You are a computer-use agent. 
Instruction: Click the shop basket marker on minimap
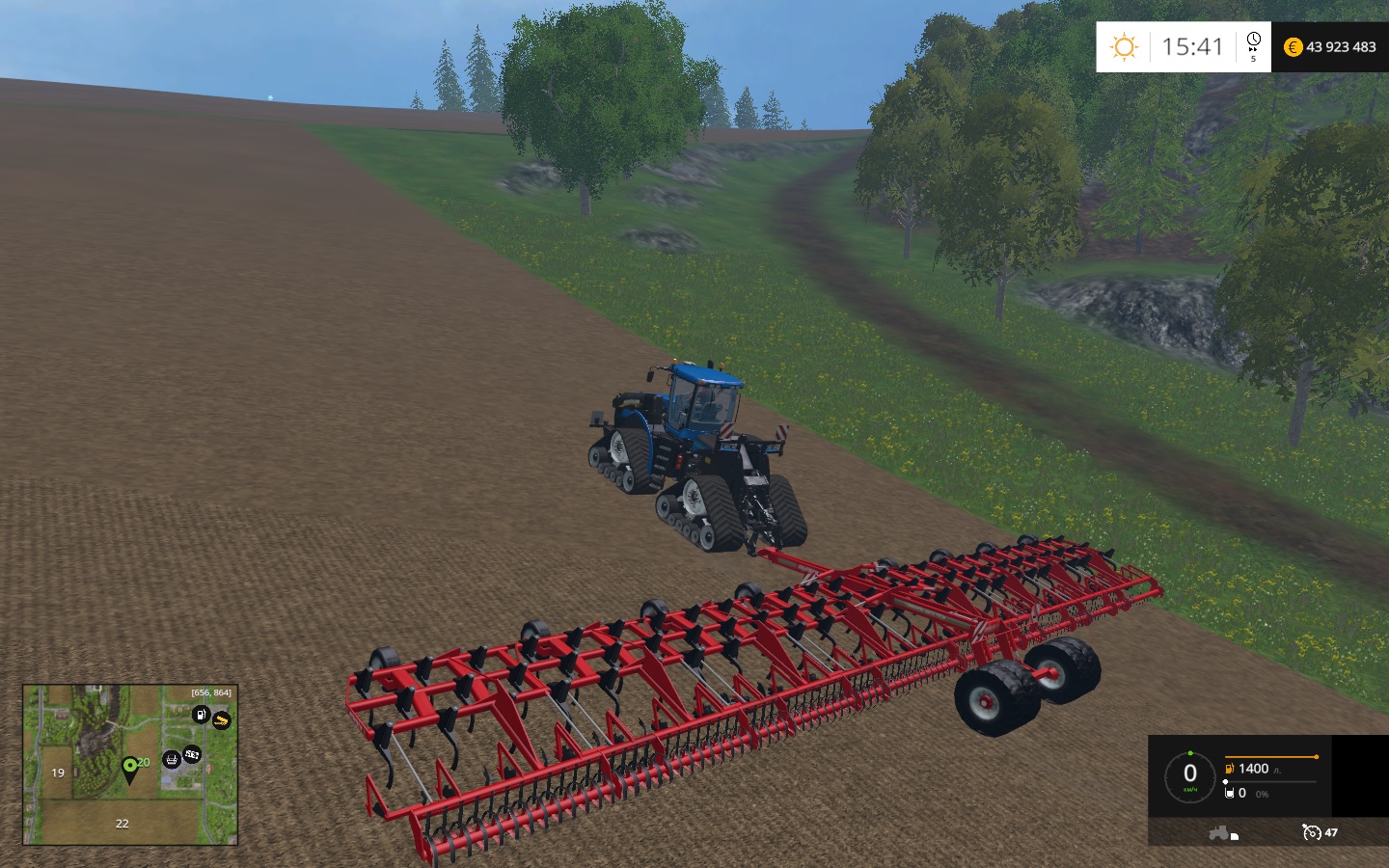point(172,759)
